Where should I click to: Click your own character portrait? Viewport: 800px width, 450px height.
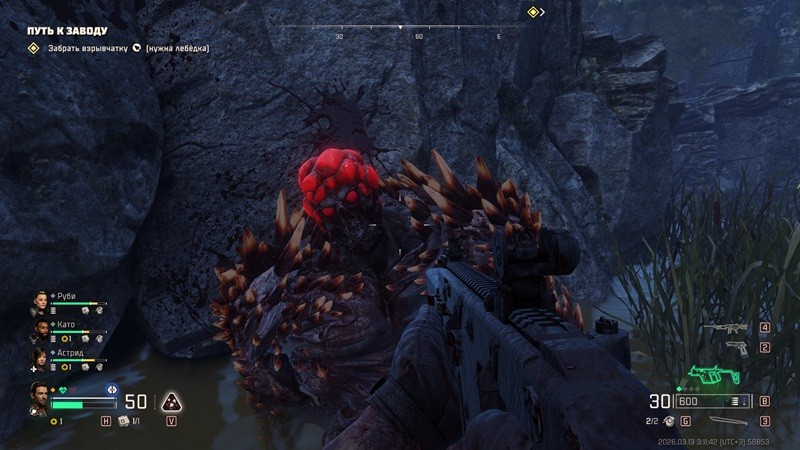pyautogui.click(x=39, y=397)
